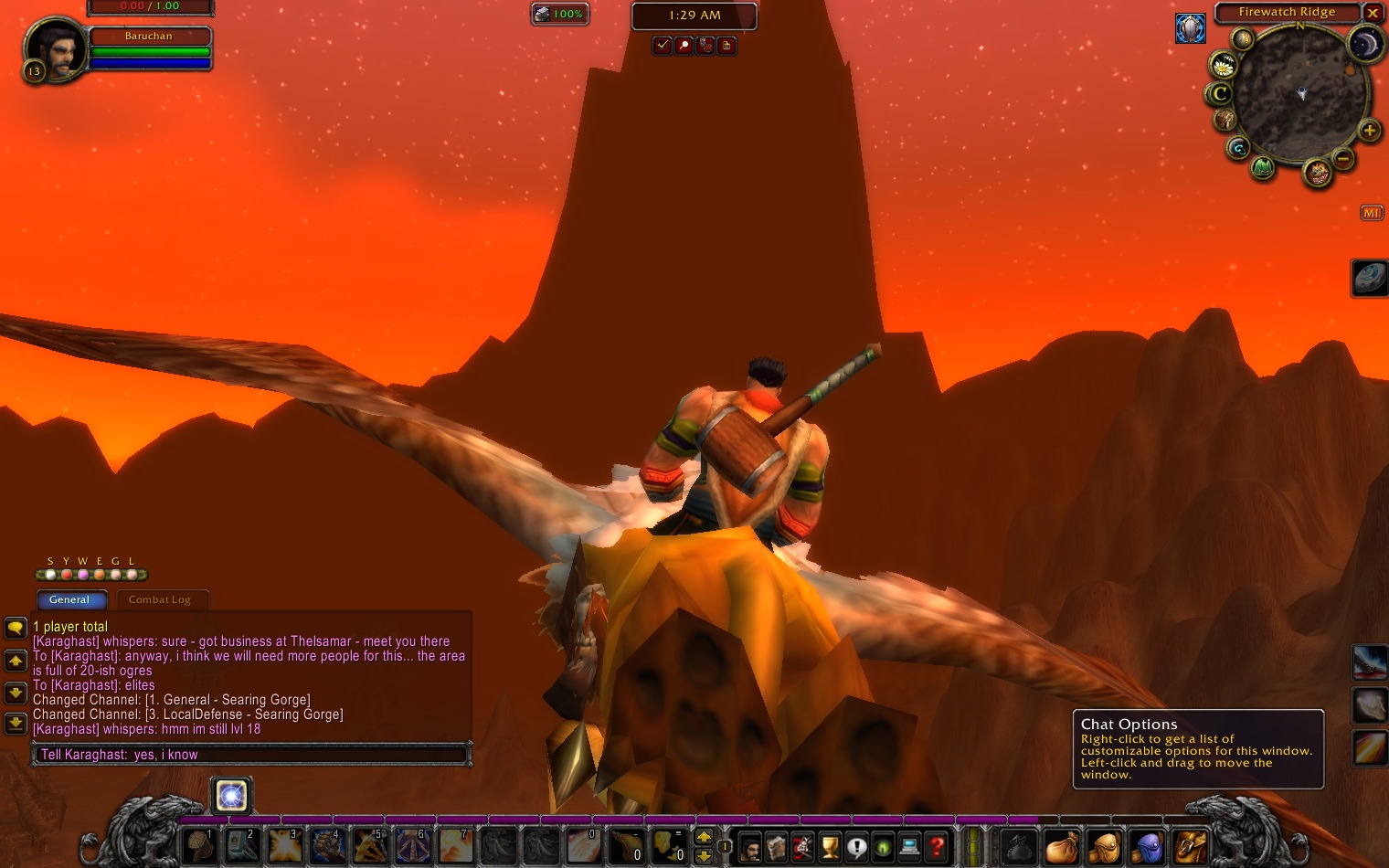Click the orange MI button
The image size is (1389, 868).
(x=1372, y=213)
